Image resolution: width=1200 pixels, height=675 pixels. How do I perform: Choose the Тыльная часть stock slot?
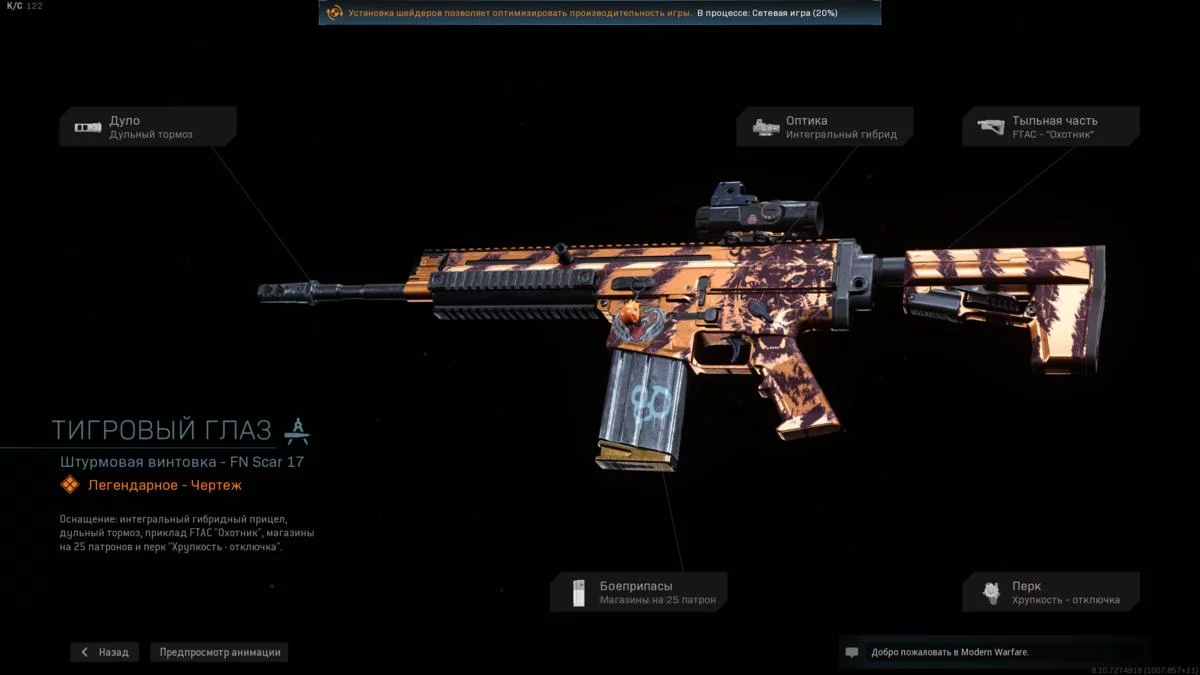1051,127
